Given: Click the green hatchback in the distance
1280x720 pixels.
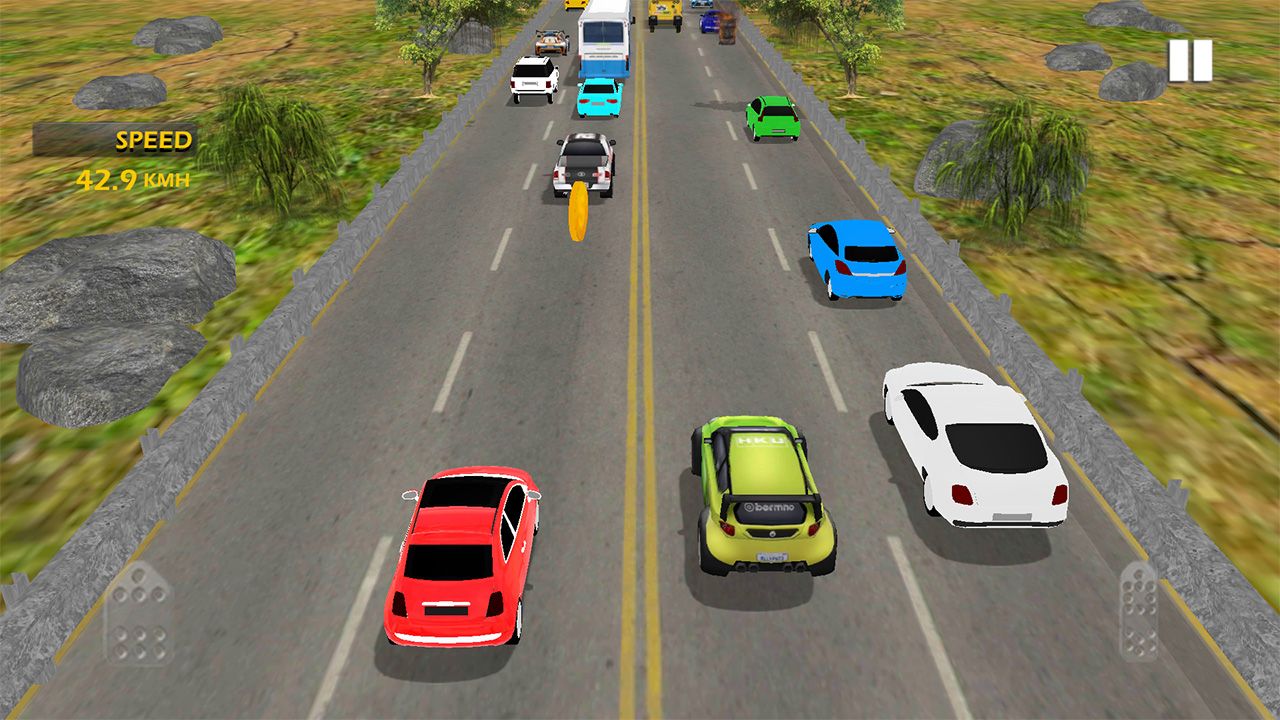Looking at the screenshot, I should [x=772, y=120].
